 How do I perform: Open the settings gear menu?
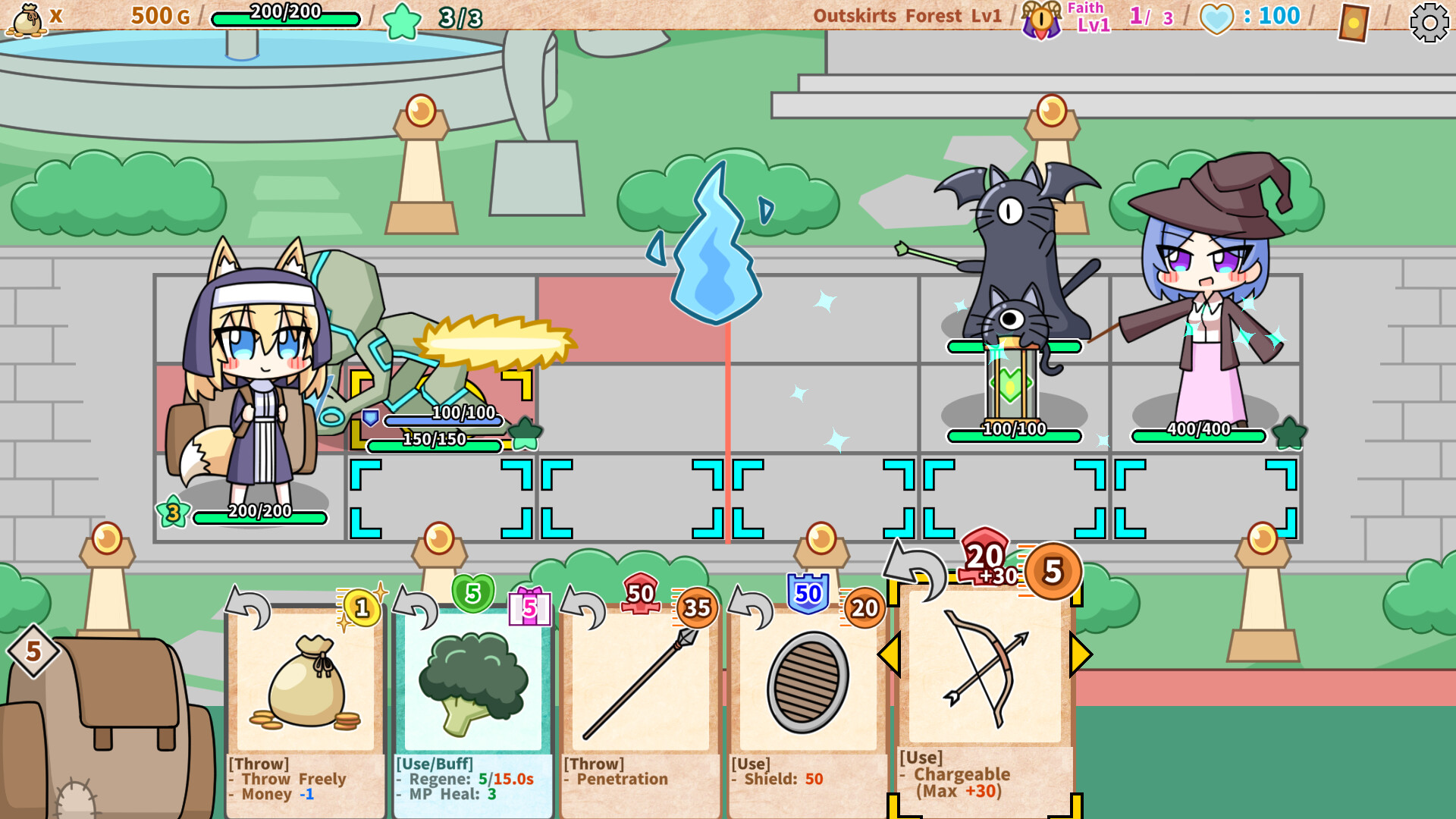pyautogui.click(x=1429, y=23)
